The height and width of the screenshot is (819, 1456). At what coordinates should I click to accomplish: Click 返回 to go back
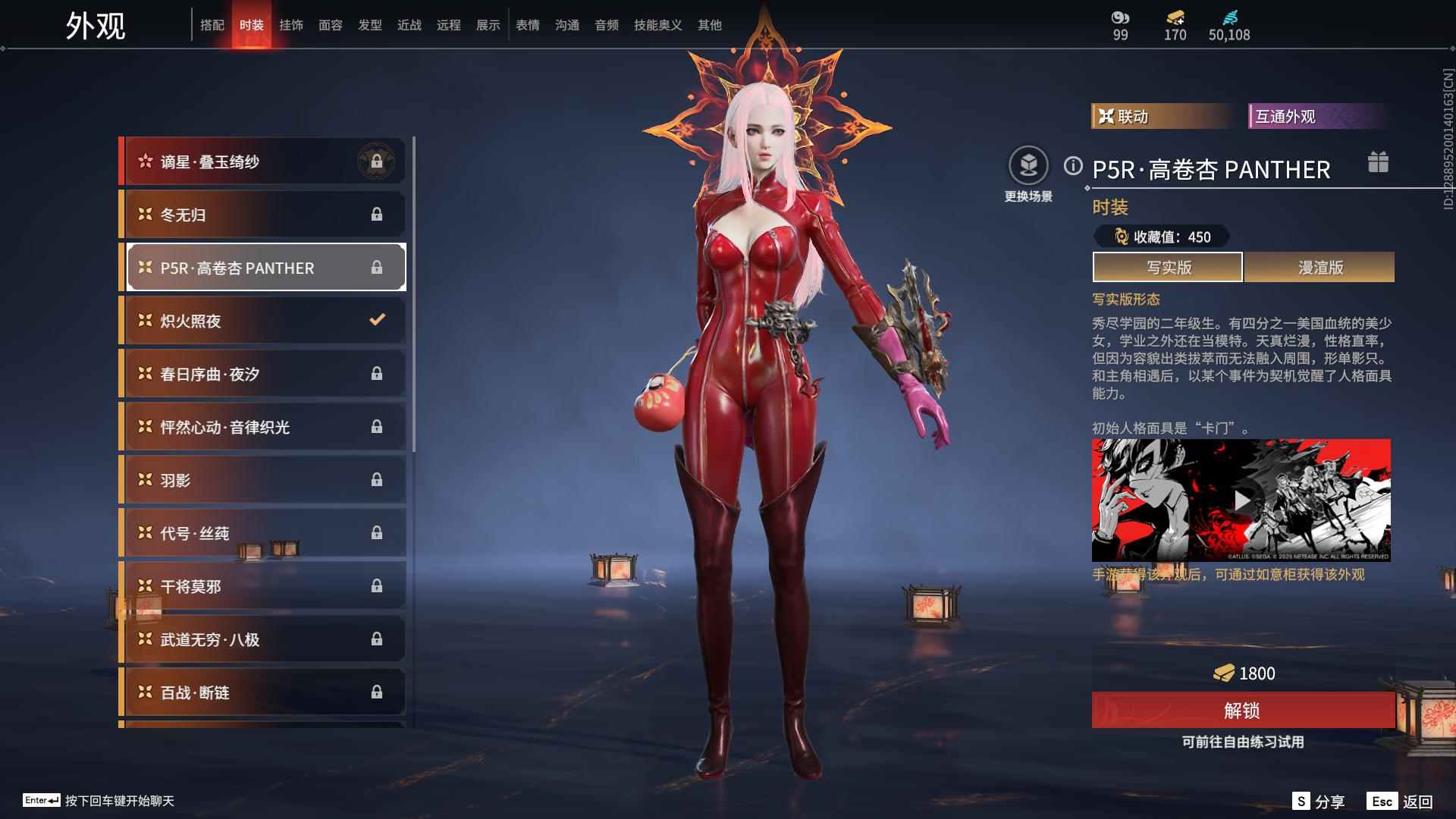[x=1401, y=802]
